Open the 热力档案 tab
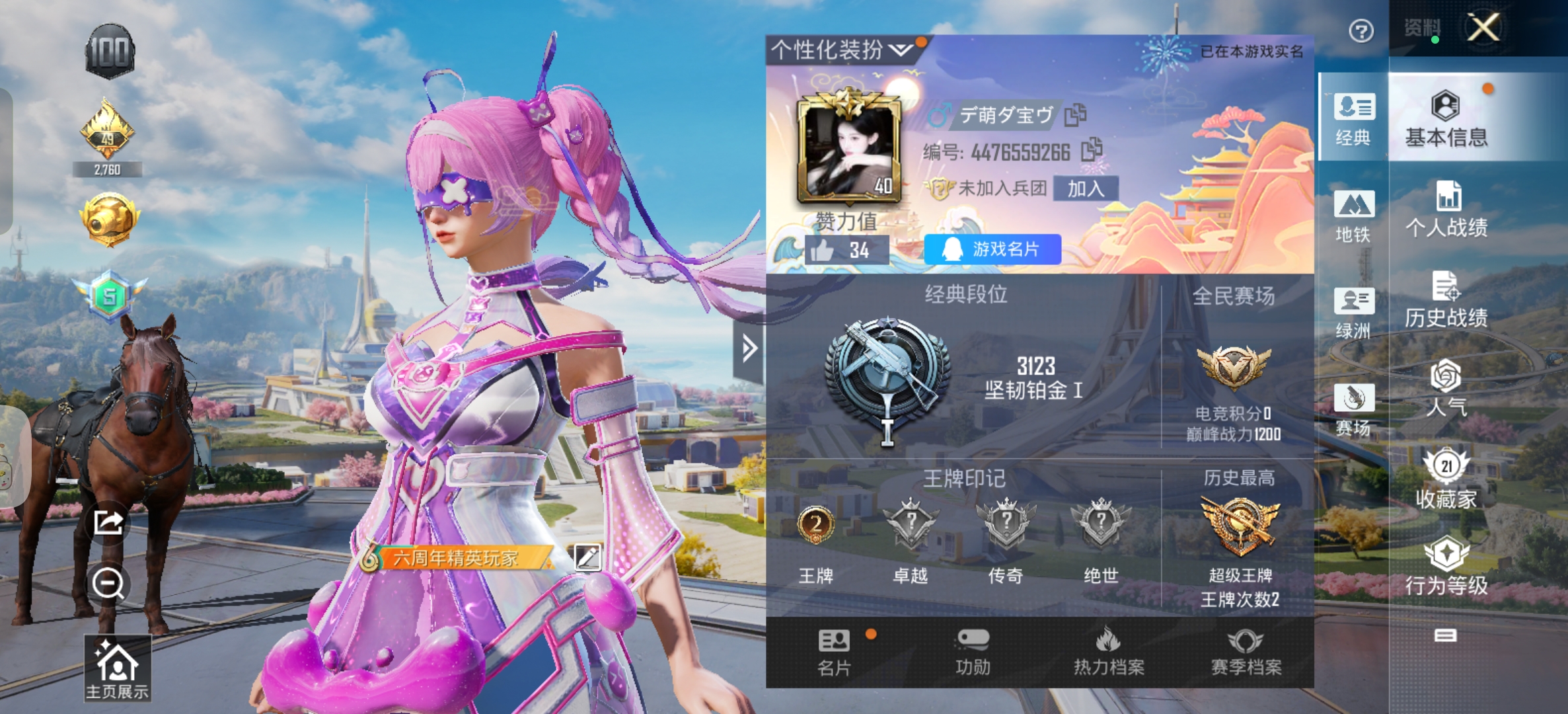The height and width of the screenshot is (714, 1568). (x=1109, y=652)
